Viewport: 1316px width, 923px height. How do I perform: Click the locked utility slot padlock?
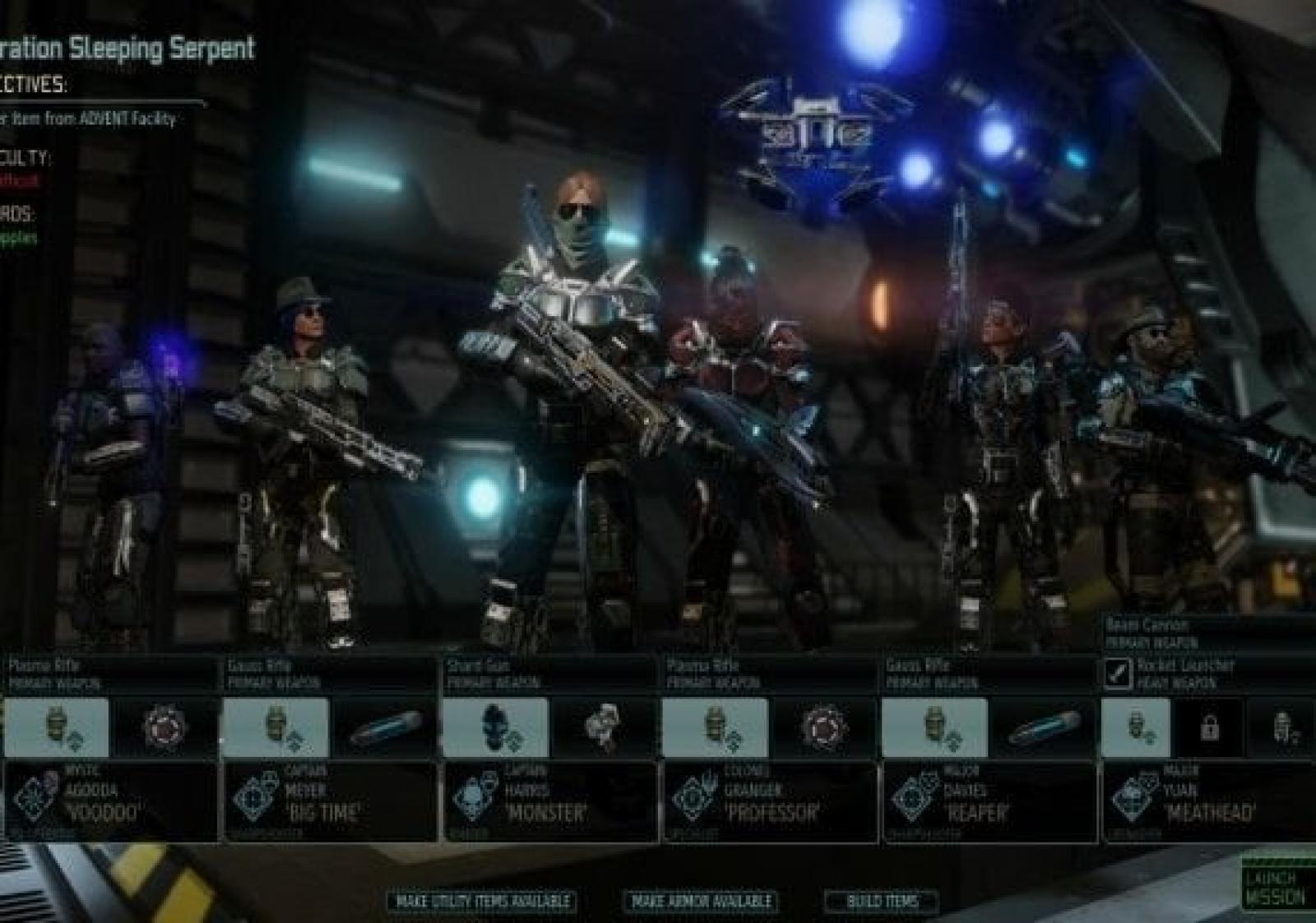coord(1209,727)
